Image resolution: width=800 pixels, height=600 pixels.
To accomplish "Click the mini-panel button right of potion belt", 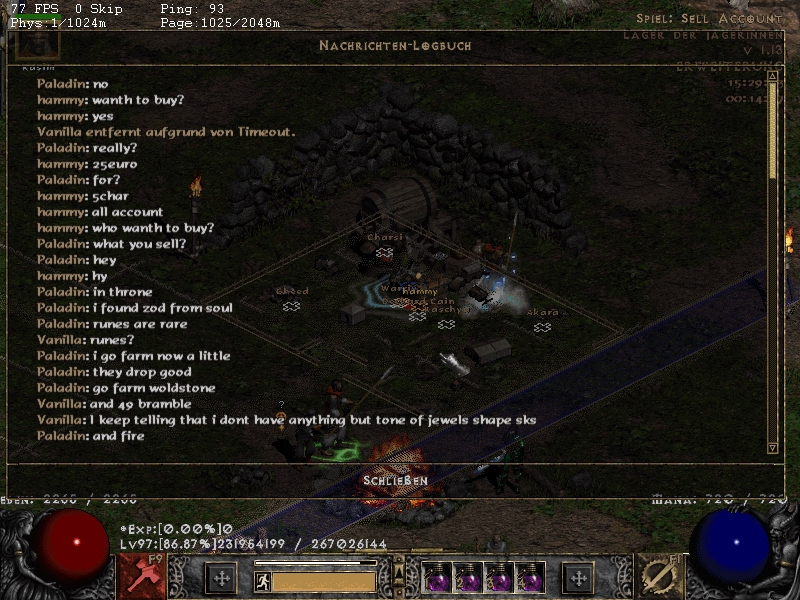I will 577,577.
